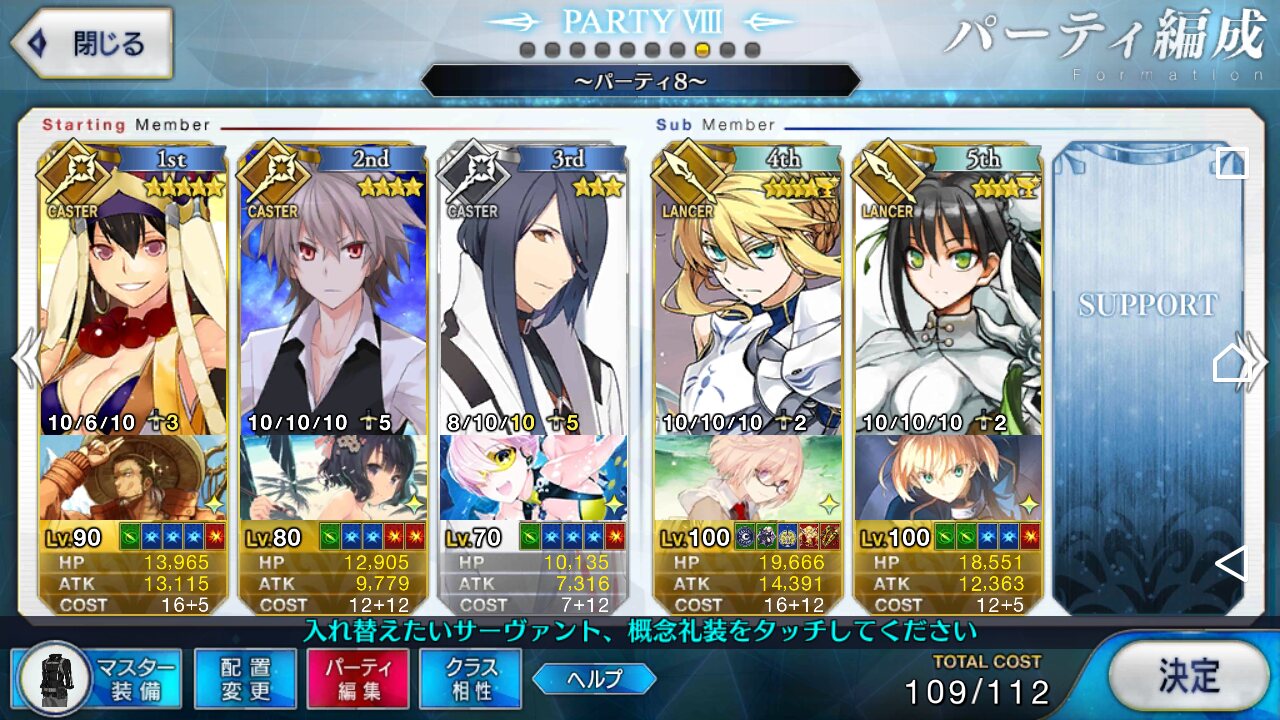Select the 3rd slot Caster servant card

(x=533, y=300)
